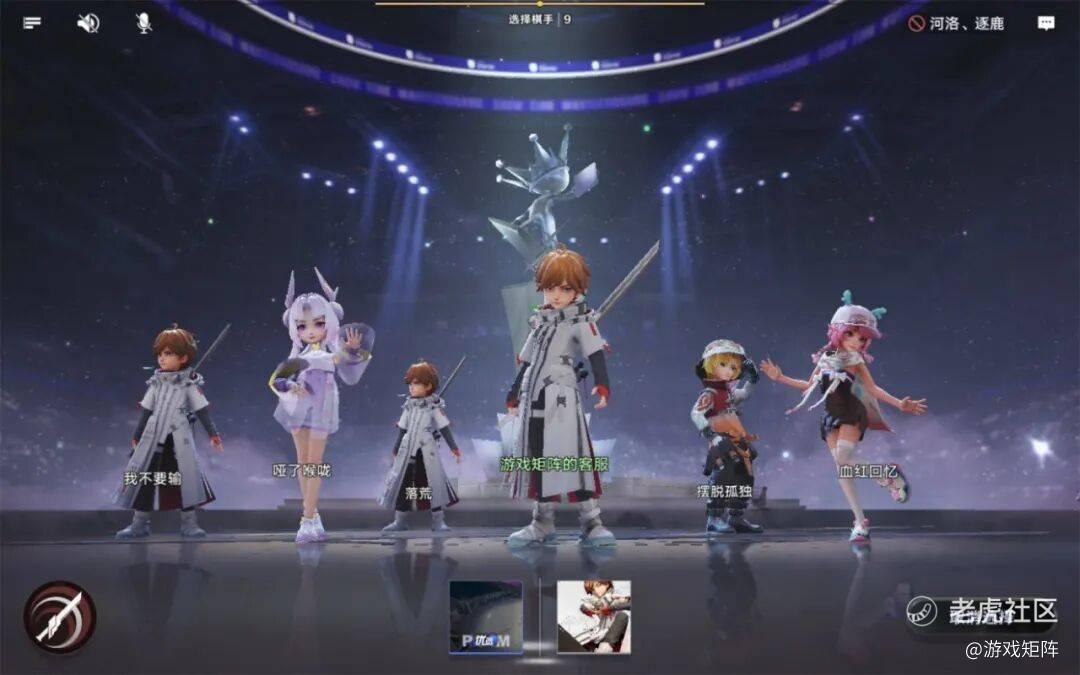Toggle the speaker sound icon
This screenshot has width=1080, height=675.
click(x=88, y=23)
